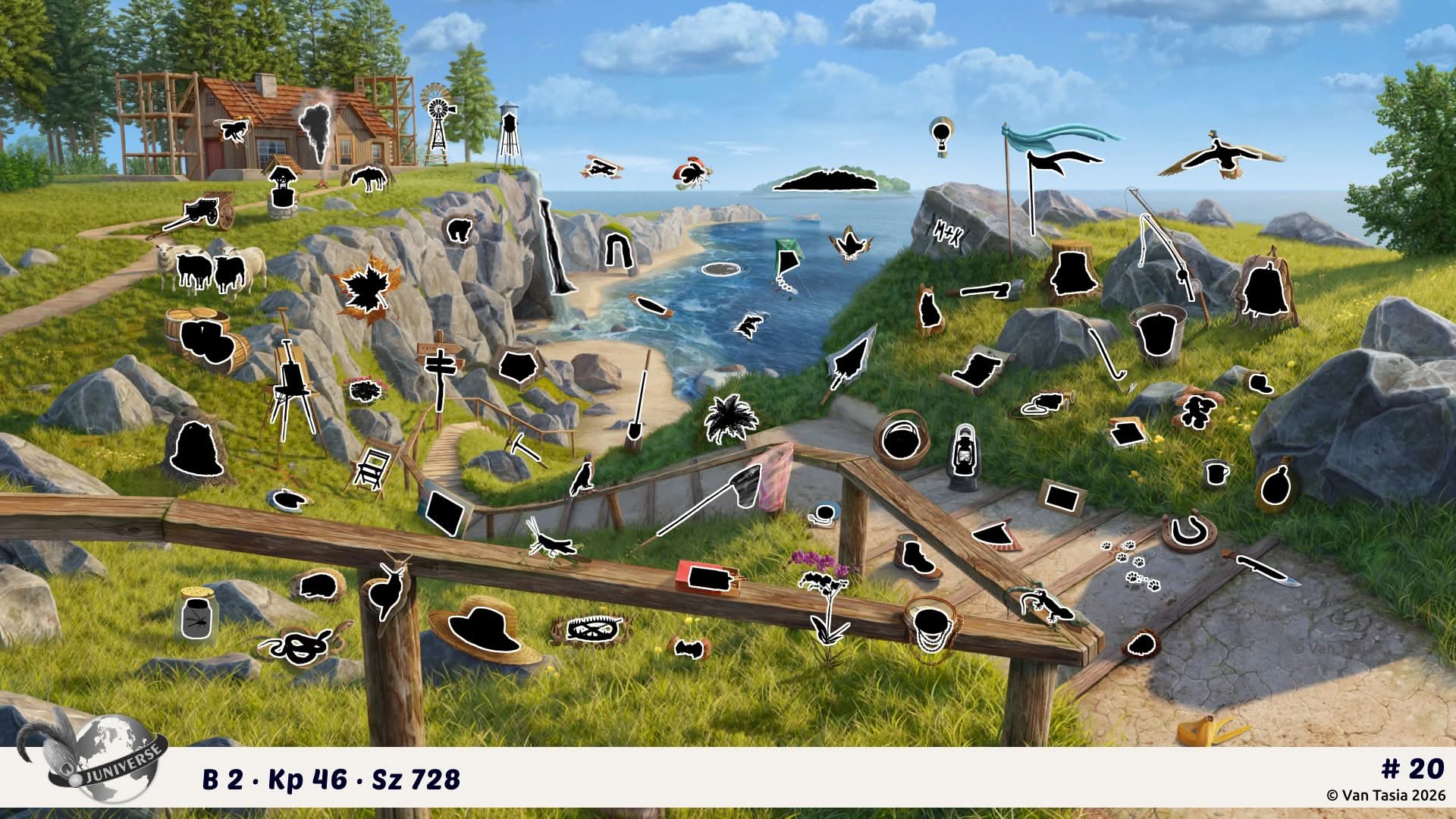The height and width of the screenshot is (819, 1456).
Task: Select the hot air balloon marker
Action: click(940, 136)
